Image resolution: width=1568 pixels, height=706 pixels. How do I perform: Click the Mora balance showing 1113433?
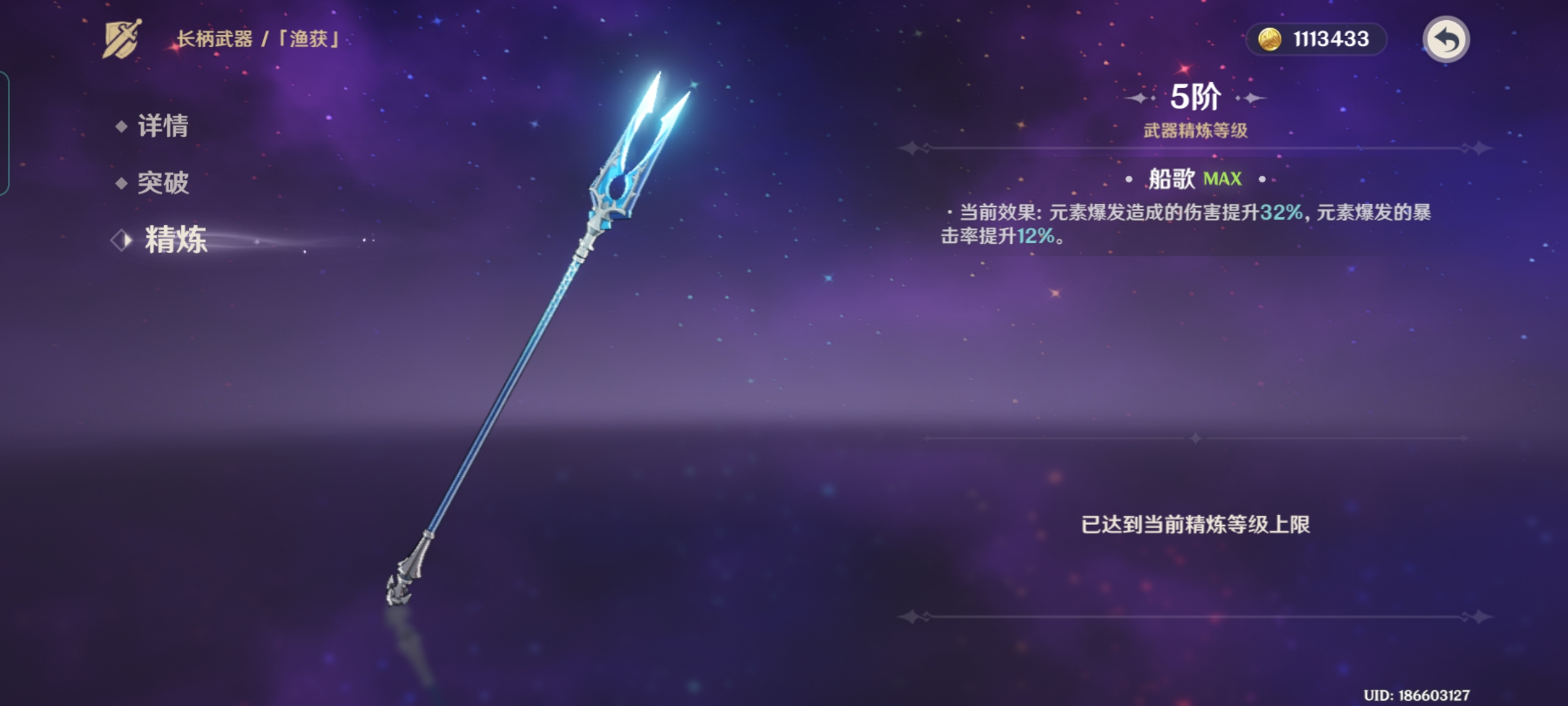[1333, 39]
